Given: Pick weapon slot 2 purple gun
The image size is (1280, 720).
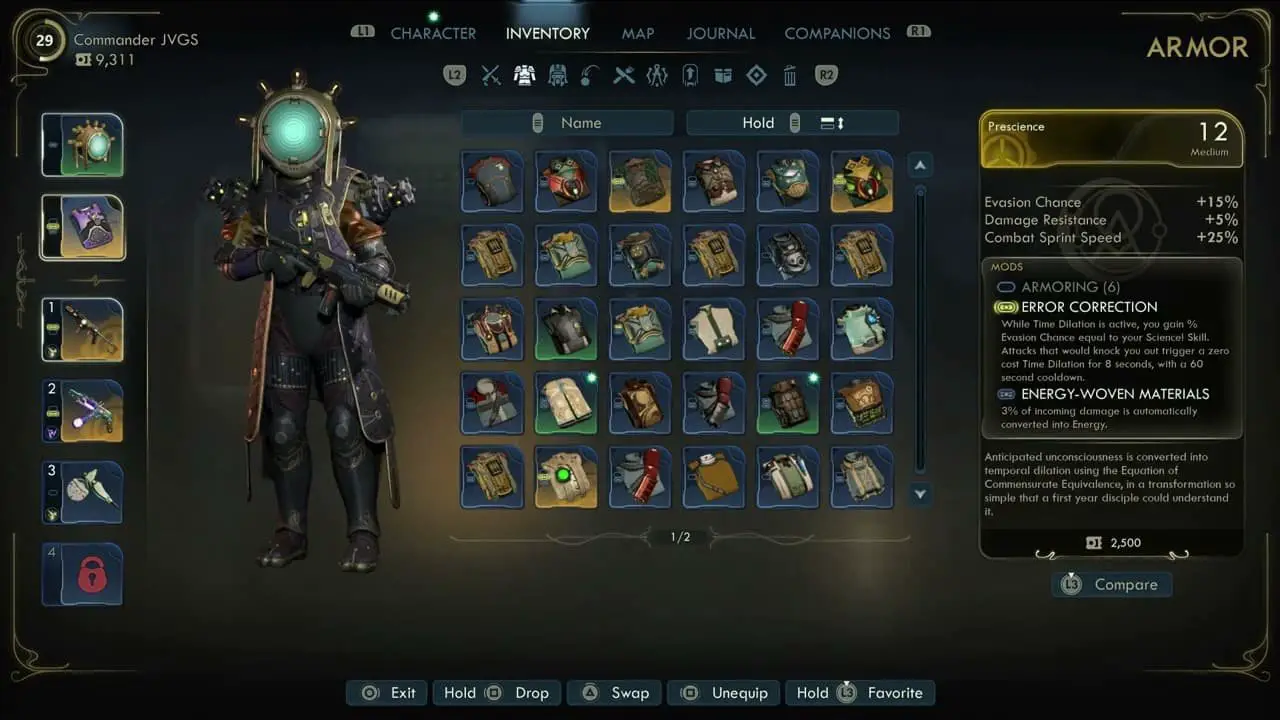Looking at the screenshot, I should (82, 411).
